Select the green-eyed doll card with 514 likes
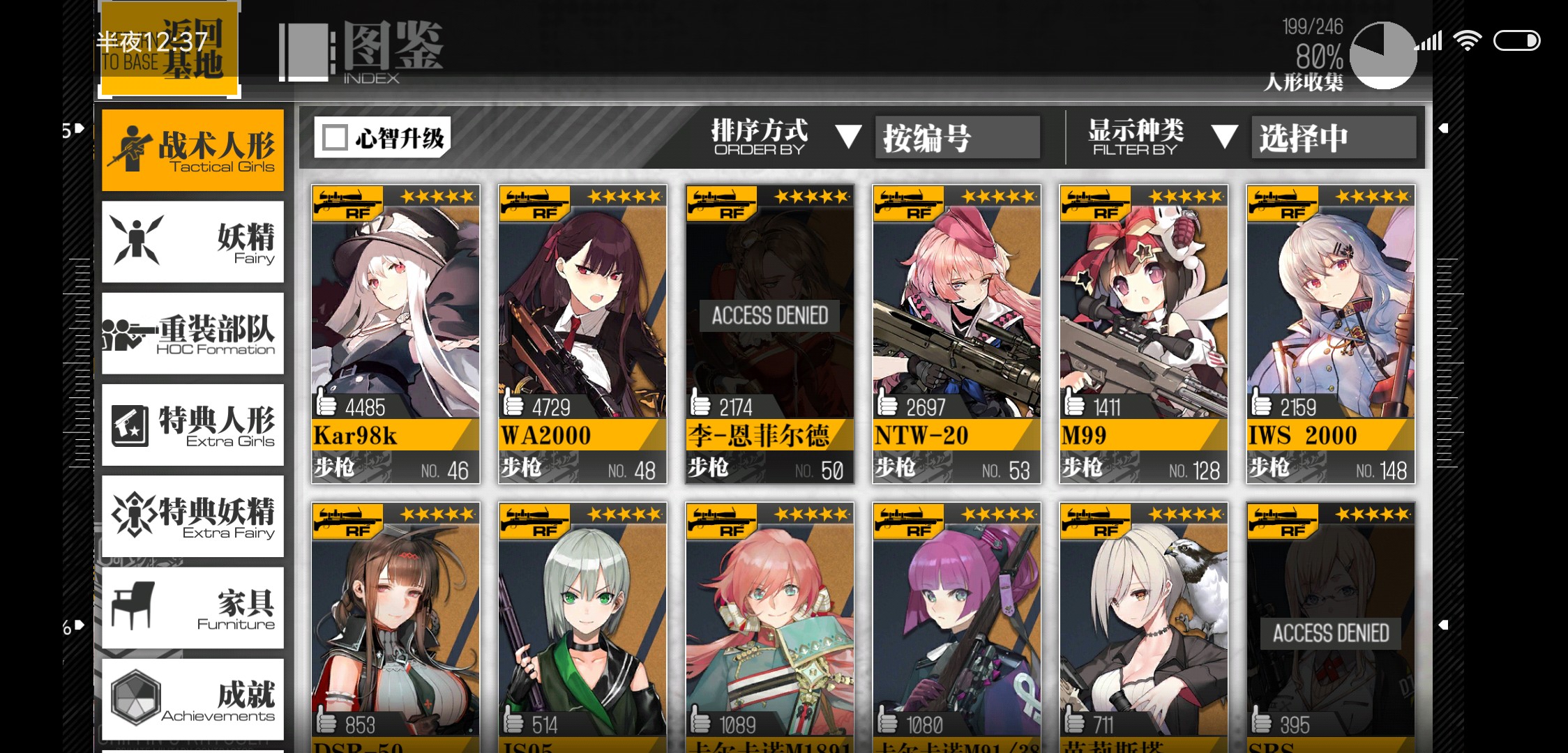The height and width of the screenshot is (753, 1568). click(582, 627)
